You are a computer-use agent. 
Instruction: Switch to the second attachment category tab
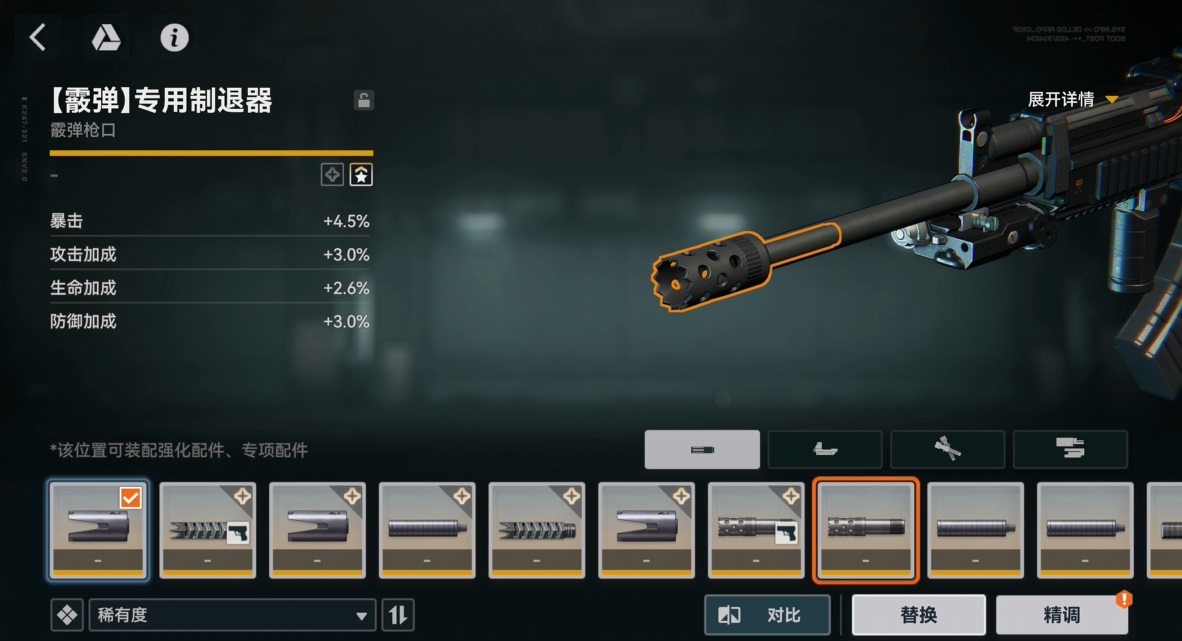pos(825,450)
